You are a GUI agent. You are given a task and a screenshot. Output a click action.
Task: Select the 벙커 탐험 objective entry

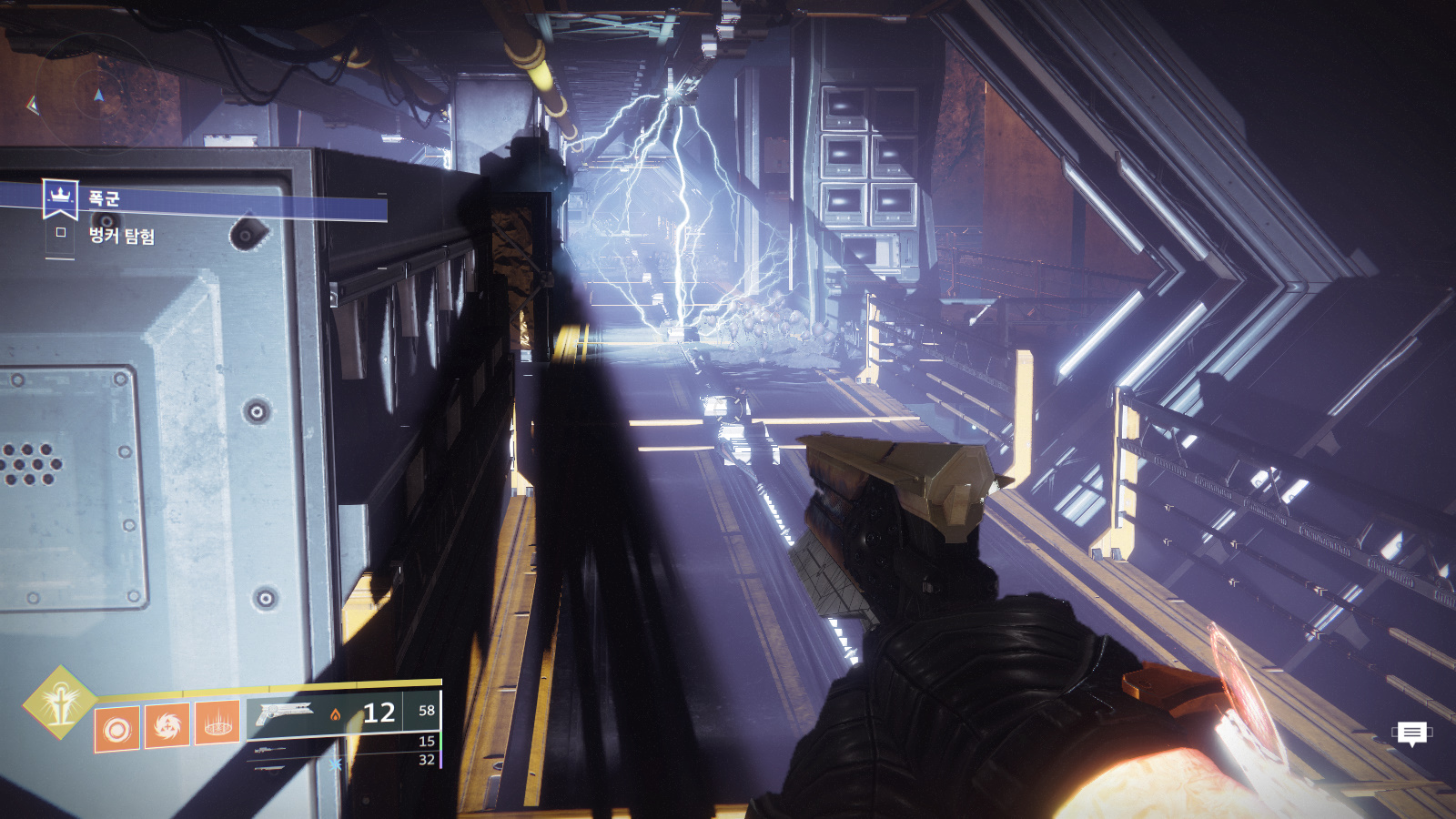click(x=121, y=237)
